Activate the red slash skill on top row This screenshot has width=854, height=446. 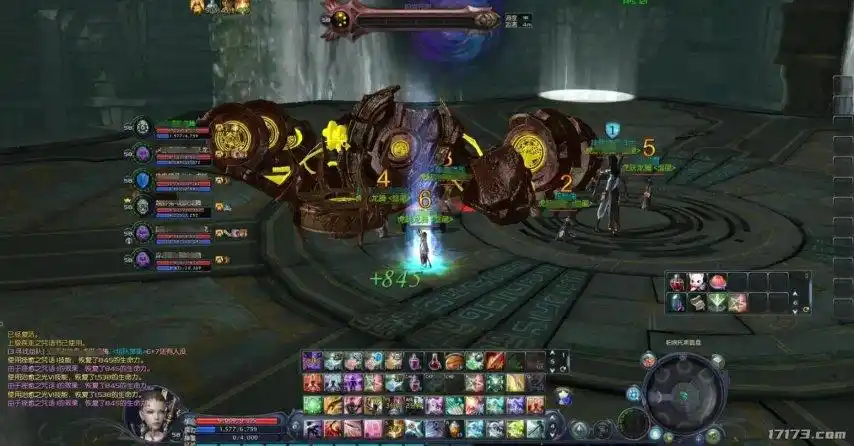tap(496, 361)
